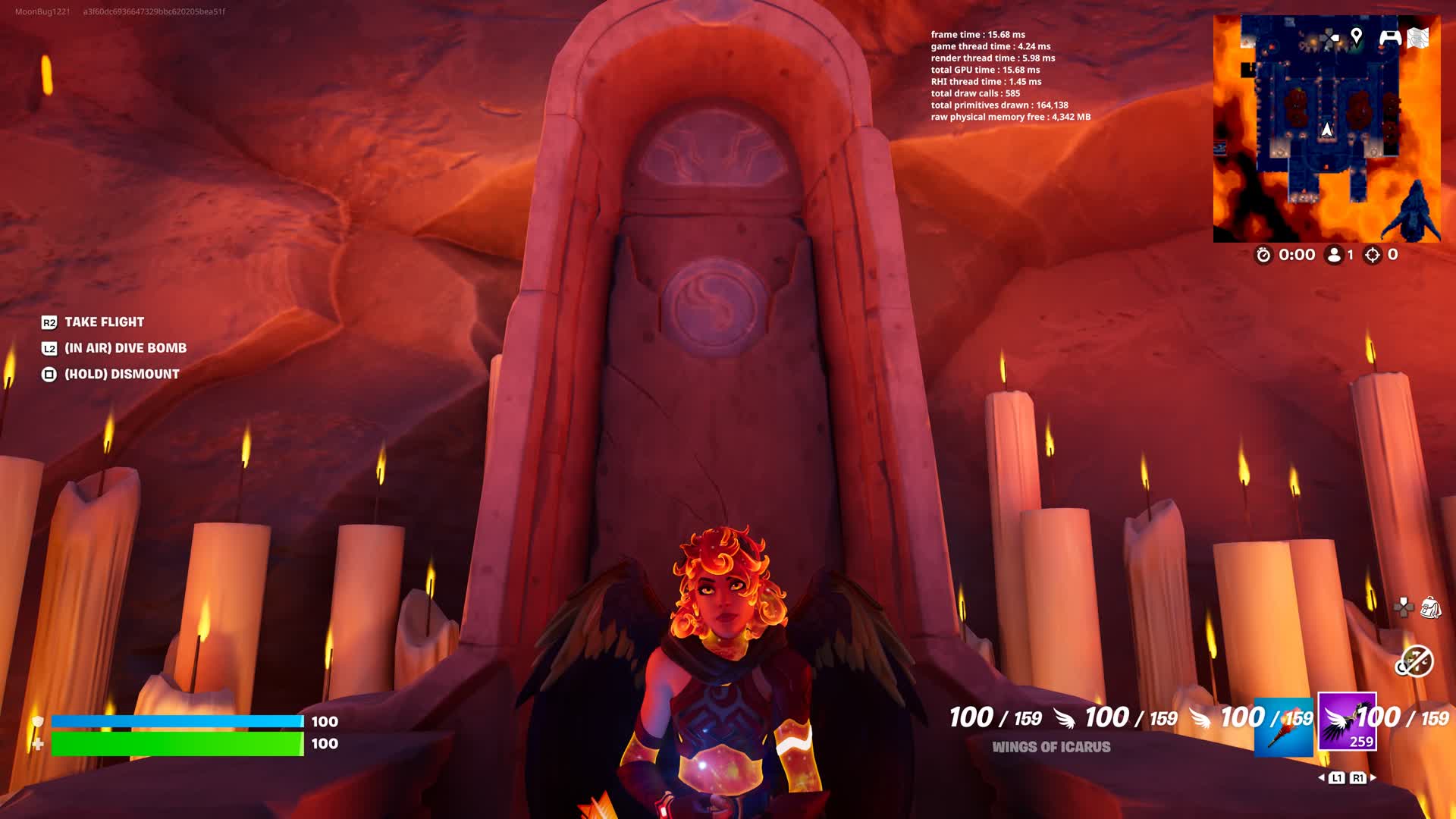
Task: Click the location pin marker on minimap
Action: 1357,36
